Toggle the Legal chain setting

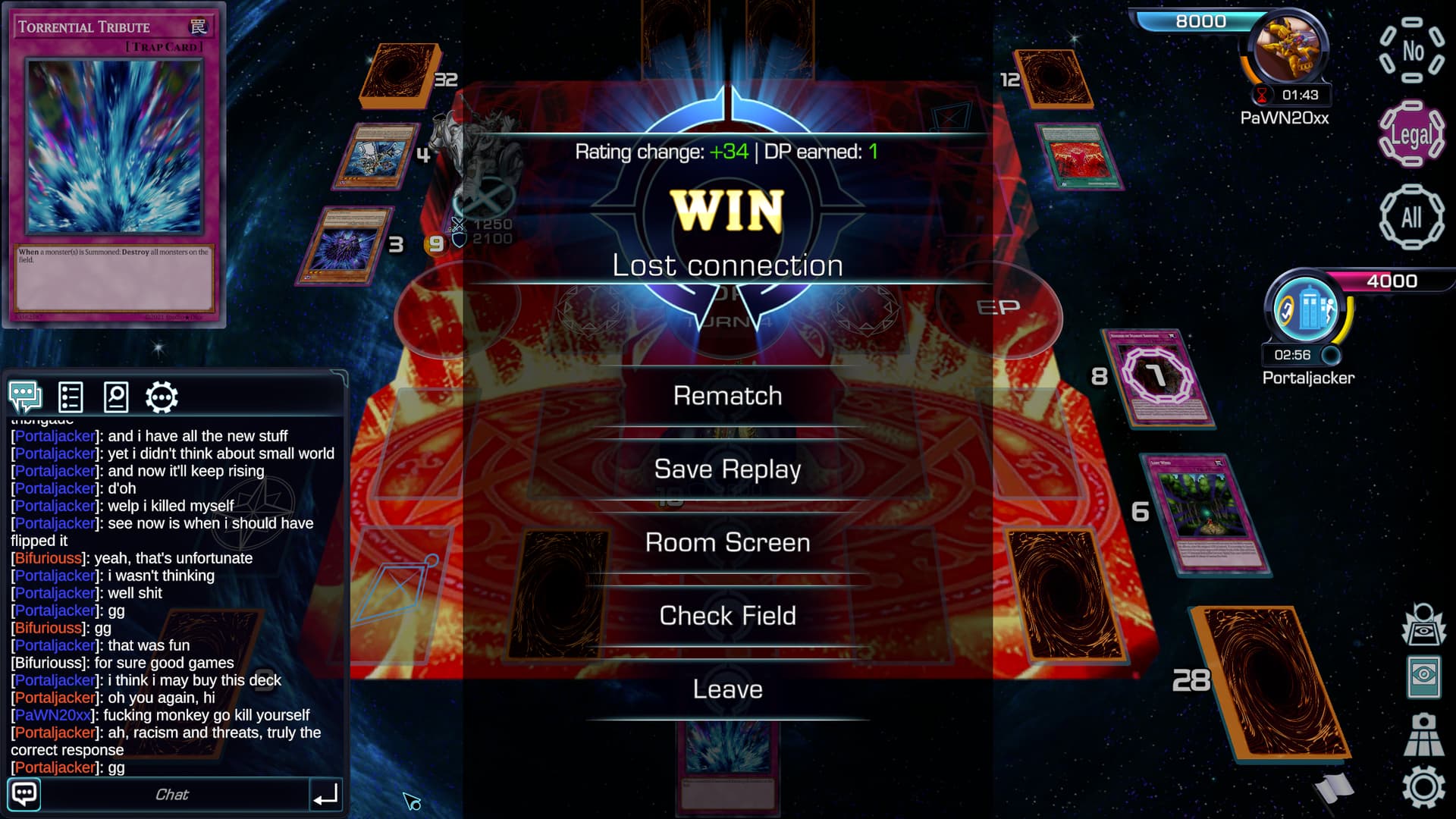click(x=1411, y=135)
